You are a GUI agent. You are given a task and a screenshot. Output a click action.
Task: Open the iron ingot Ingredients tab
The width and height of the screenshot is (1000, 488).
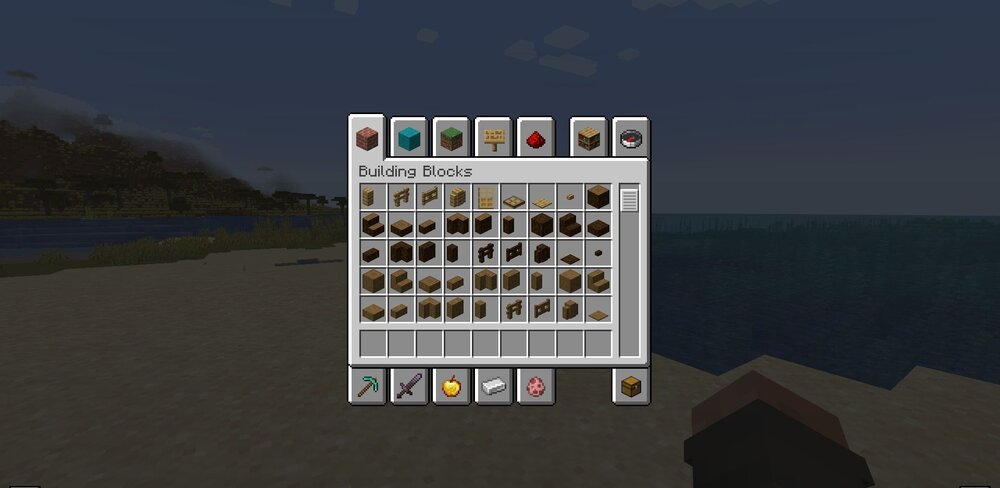pyautogui.click(x=493, y=386)
